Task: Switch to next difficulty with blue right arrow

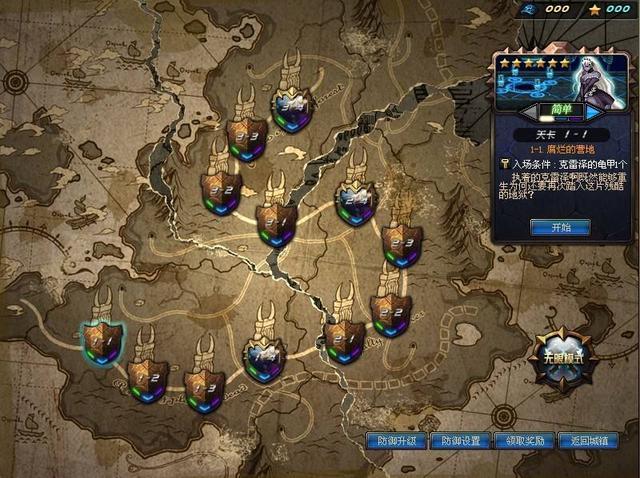Action: (x=592, y=112)
